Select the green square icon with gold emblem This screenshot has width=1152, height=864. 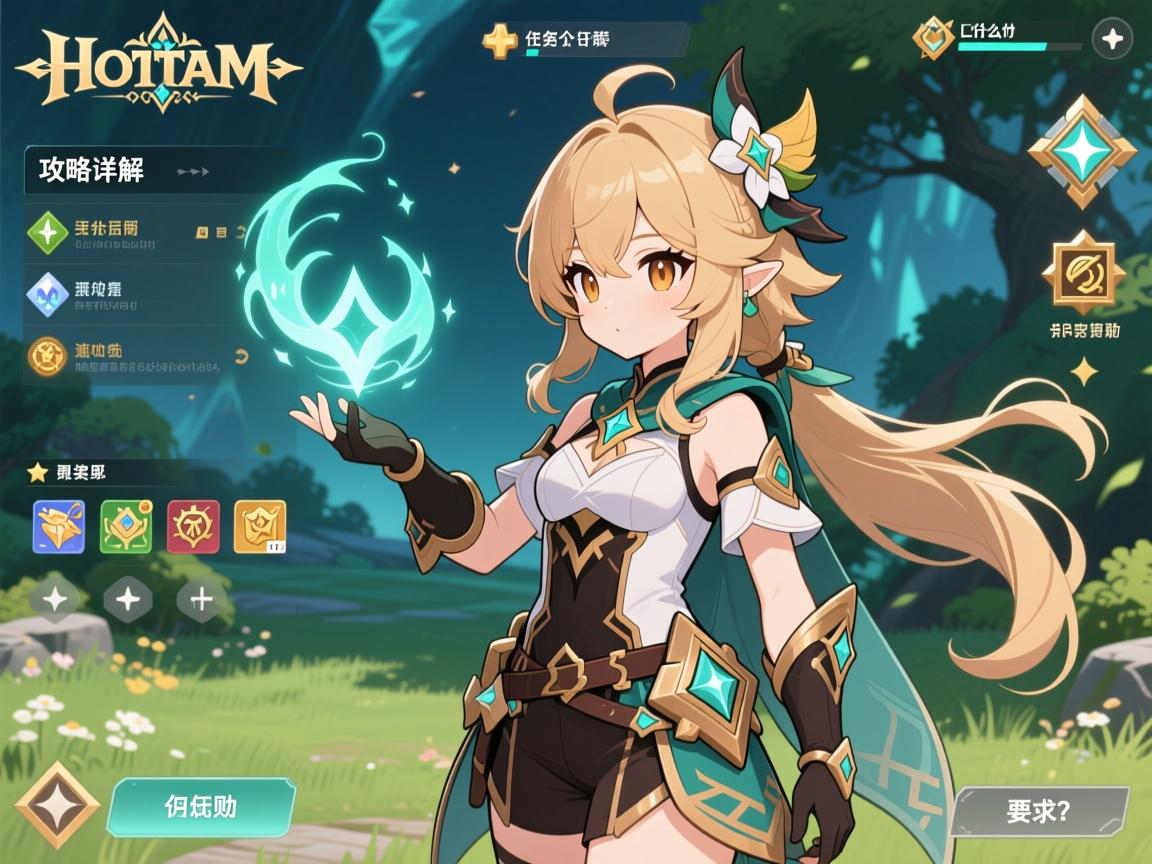(126, 527)
